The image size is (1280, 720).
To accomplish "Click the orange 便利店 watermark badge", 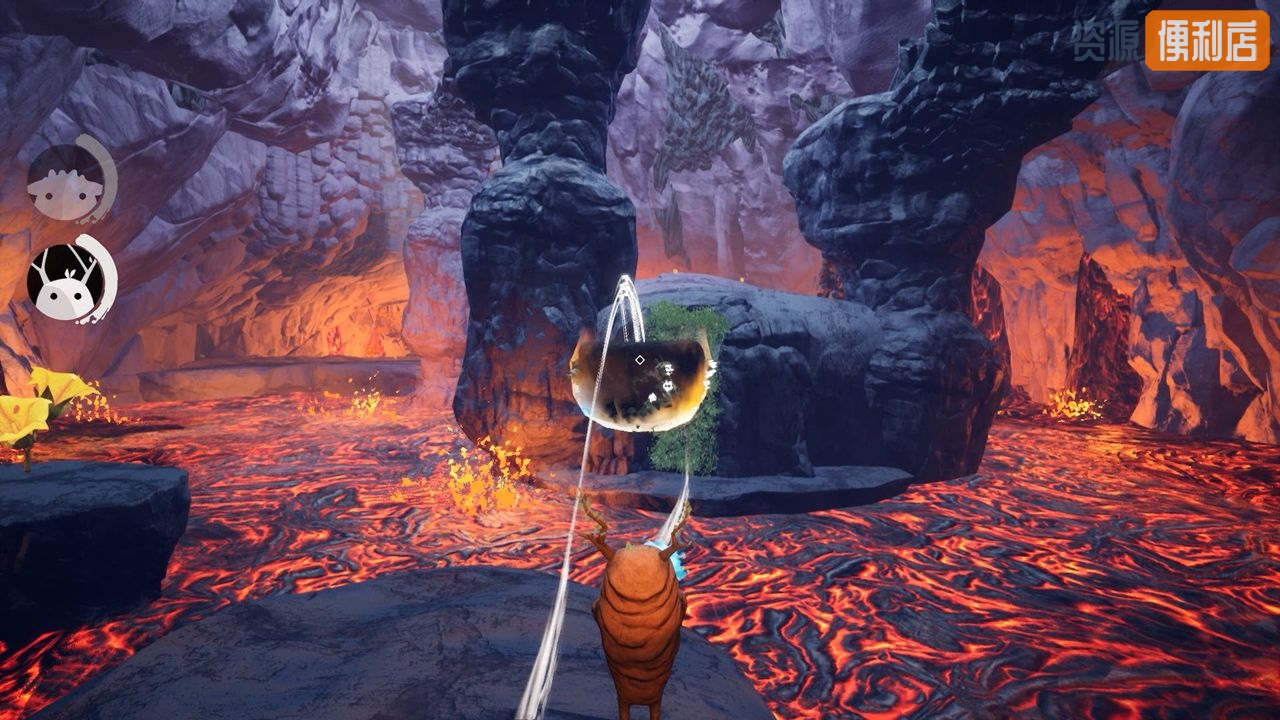I will 1206,40.
